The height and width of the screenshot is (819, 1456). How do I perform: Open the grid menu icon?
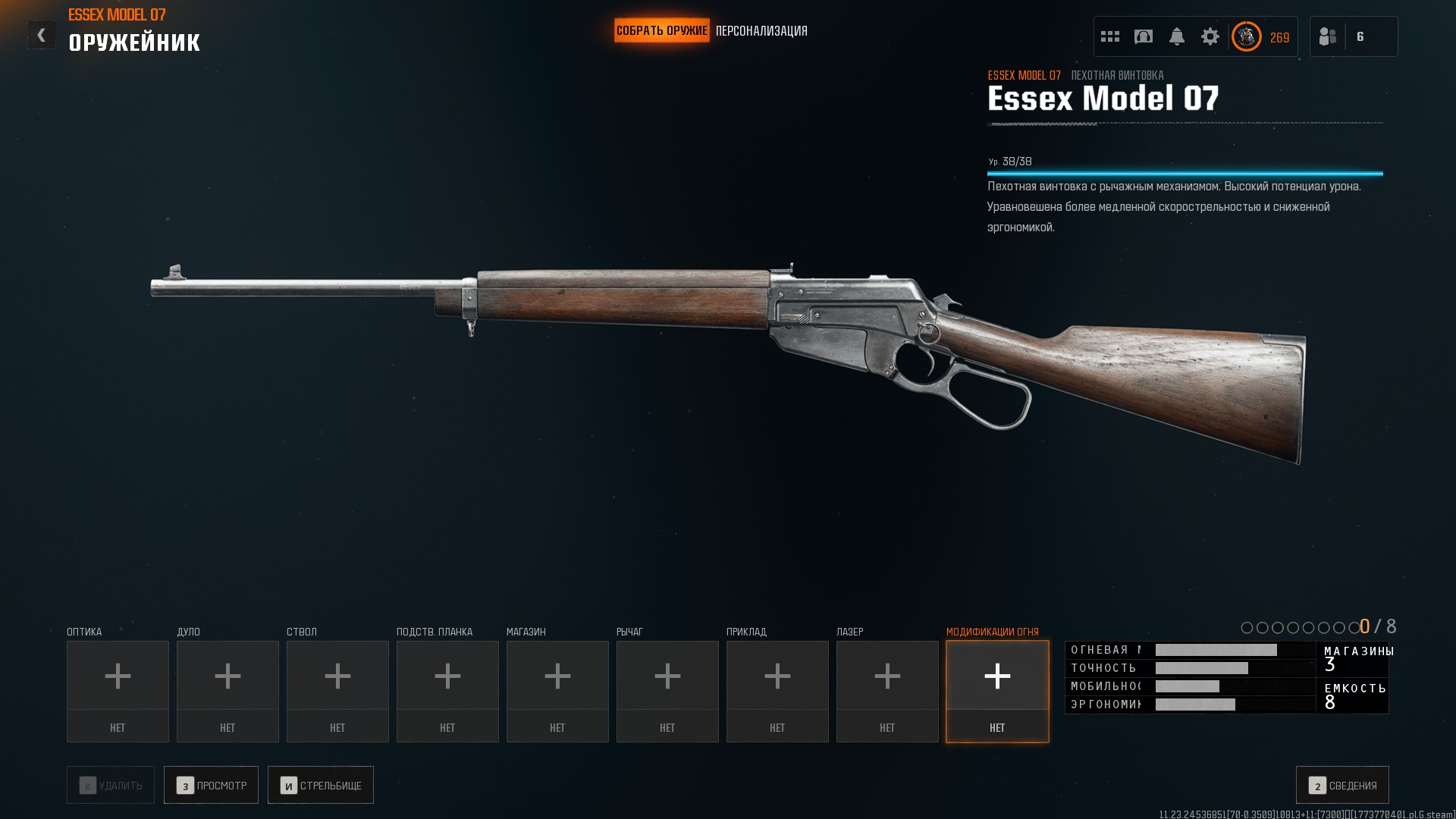pyautogui.click(x=1110, y=36)
